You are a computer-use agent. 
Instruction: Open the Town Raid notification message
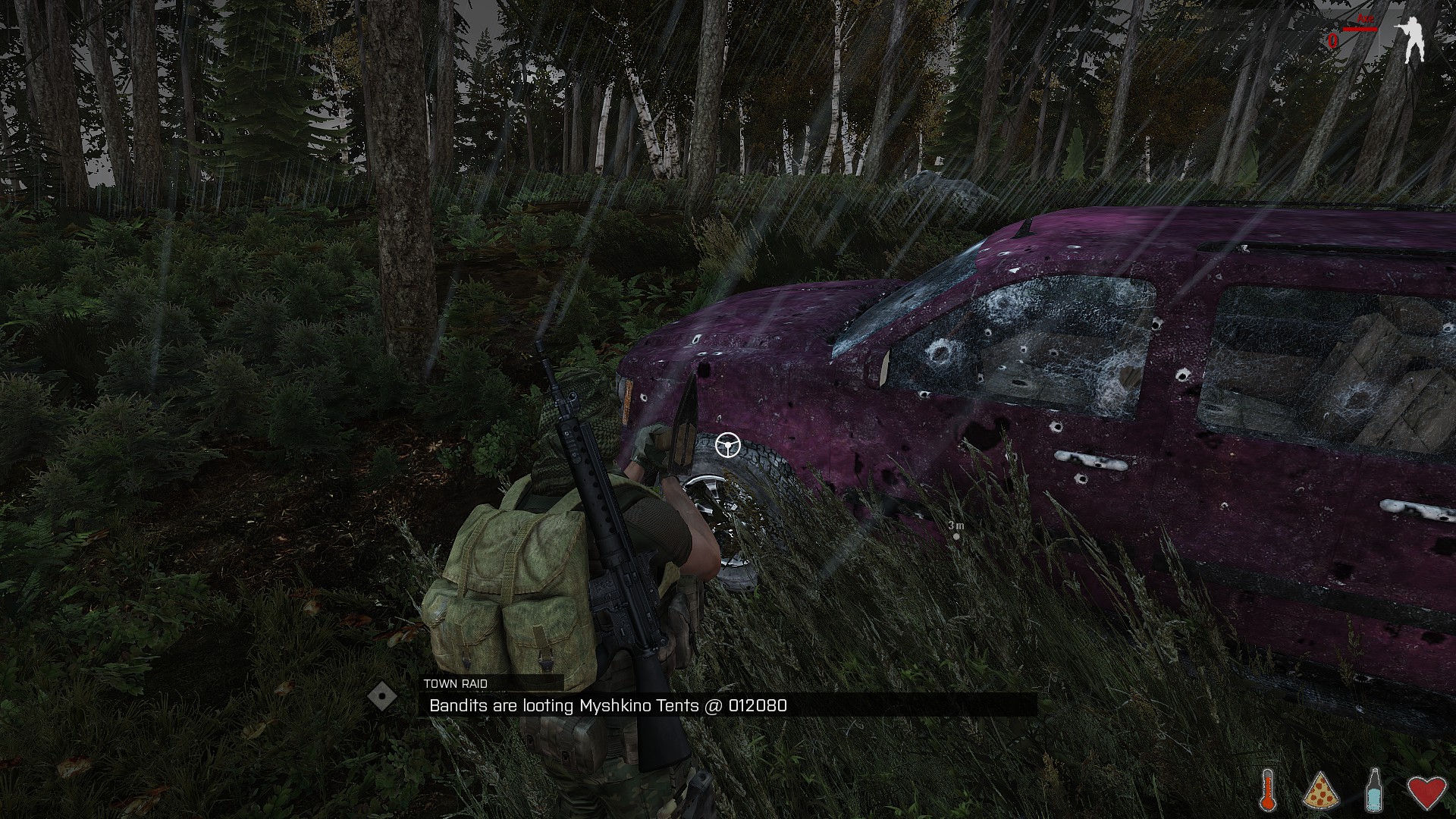tap(728, 705)
